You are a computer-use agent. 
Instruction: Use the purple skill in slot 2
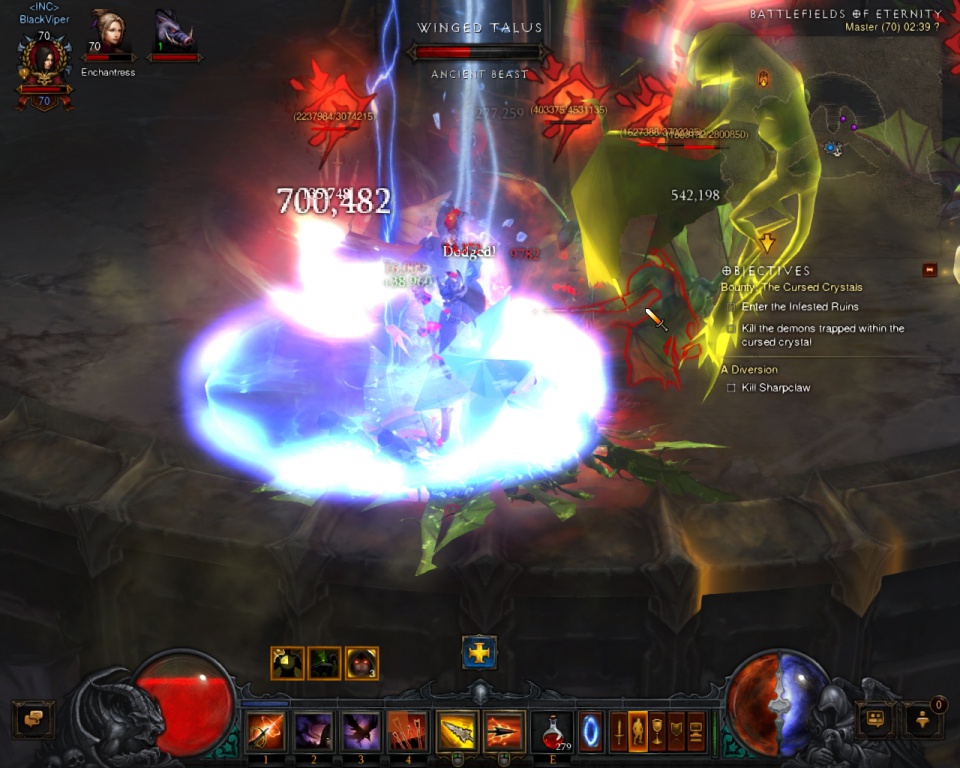click(x=313, y=731)
